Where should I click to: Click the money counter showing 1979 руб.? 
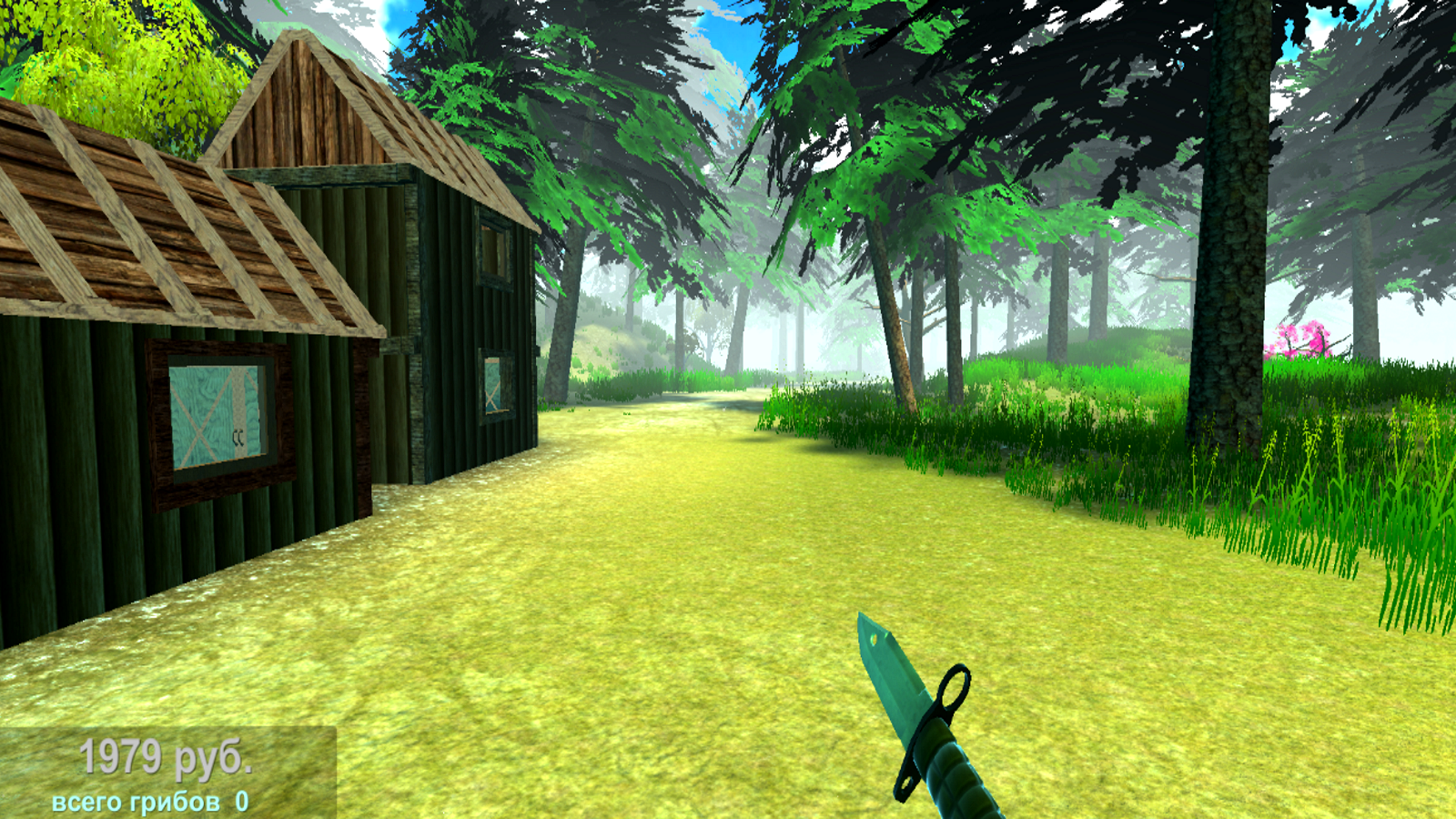167,754
